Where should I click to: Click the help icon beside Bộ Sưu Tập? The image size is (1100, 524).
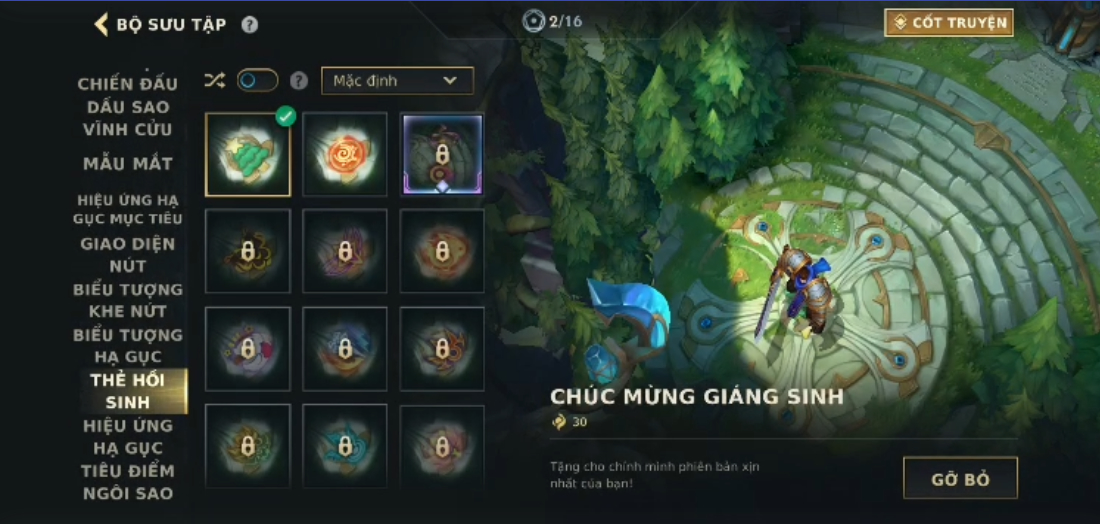click(250, 25)
